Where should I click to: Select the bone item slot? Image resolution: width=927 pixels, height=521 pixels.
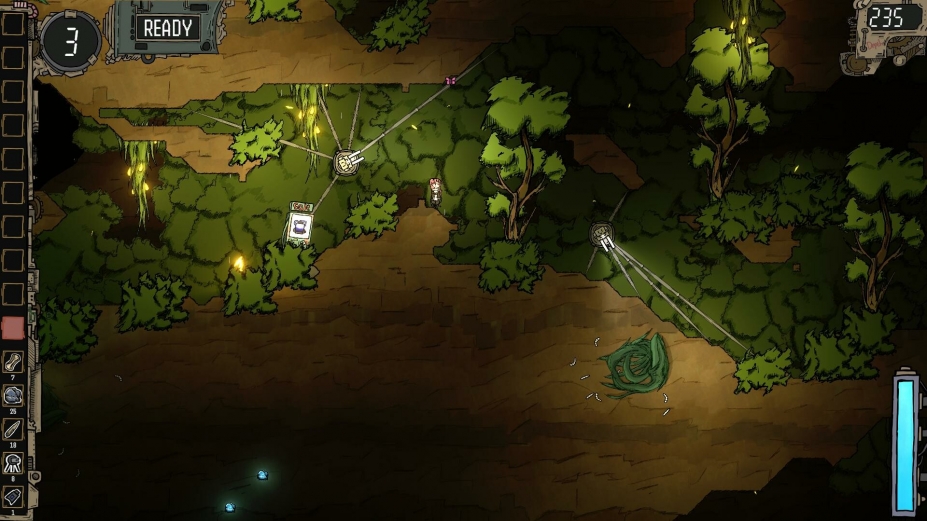tap(13, 362)
